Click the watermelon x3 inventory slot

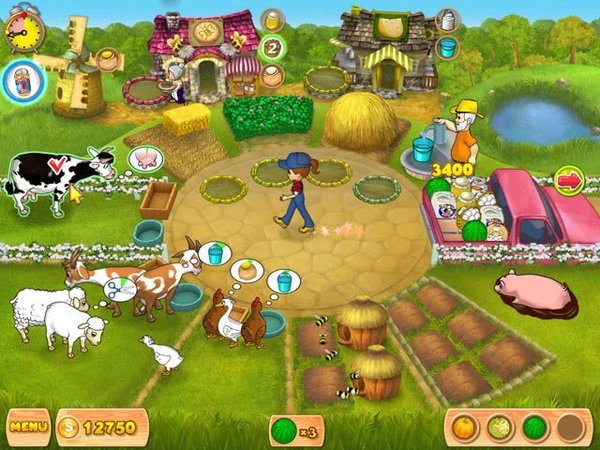[x=296, y=430]
